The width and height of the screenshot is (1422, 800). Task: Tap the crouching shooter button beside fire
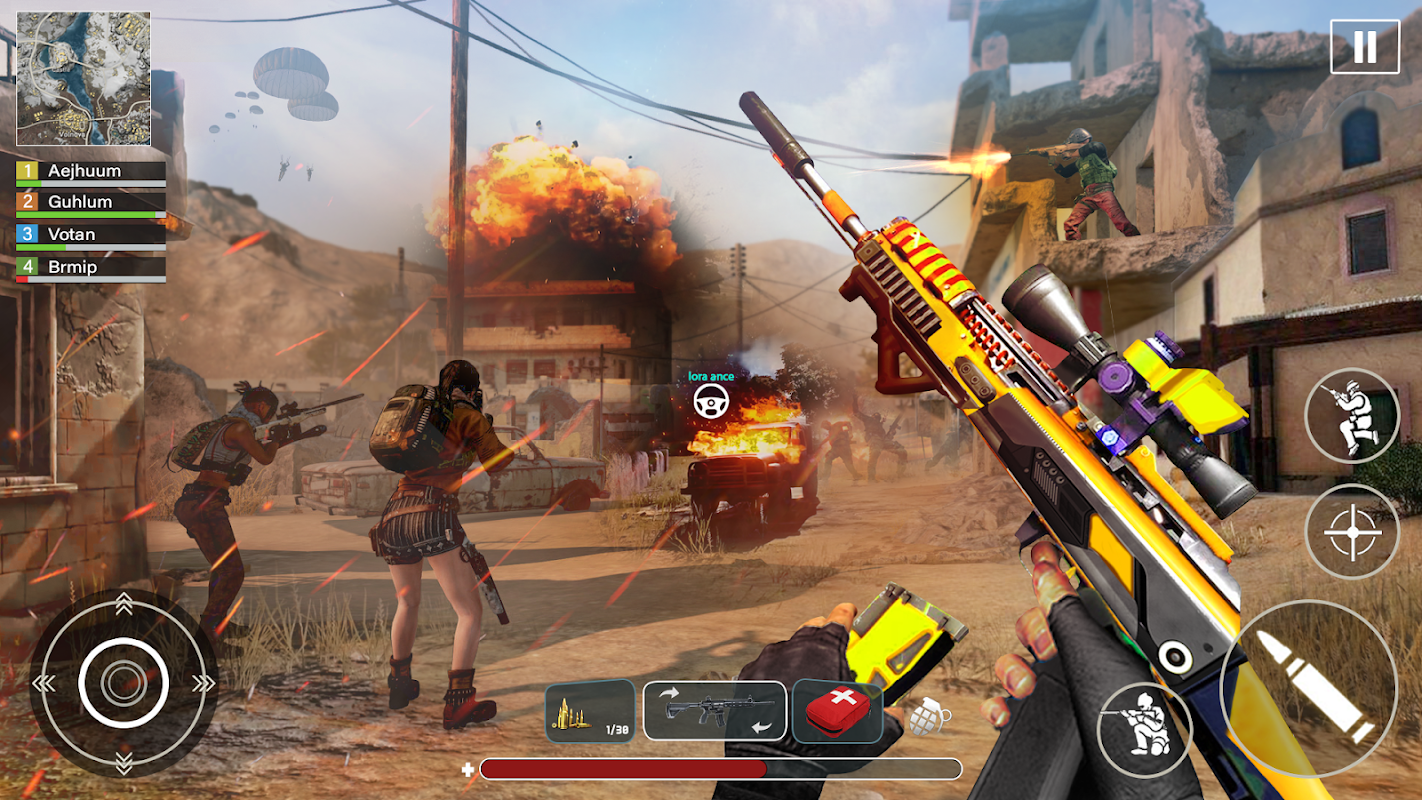[x=1144, y=729]
